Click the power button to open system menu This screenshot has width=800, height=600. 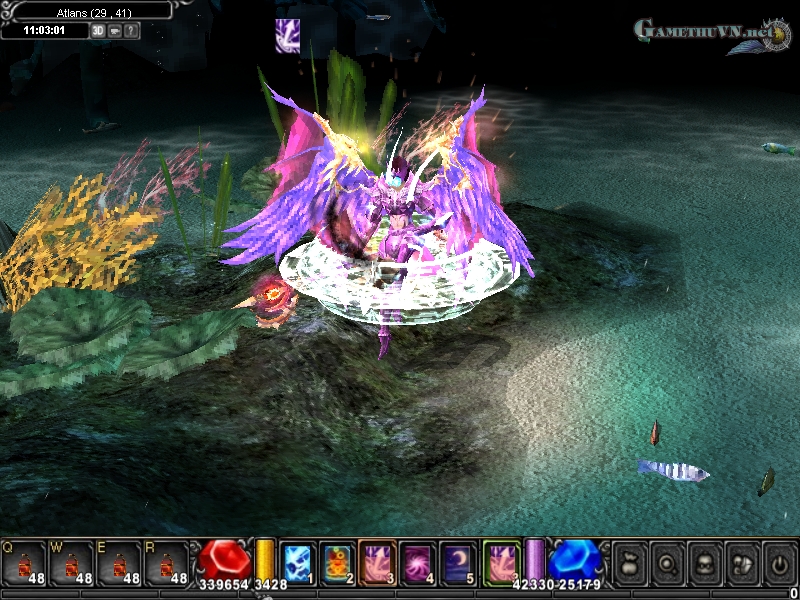(x=779, y=561)
